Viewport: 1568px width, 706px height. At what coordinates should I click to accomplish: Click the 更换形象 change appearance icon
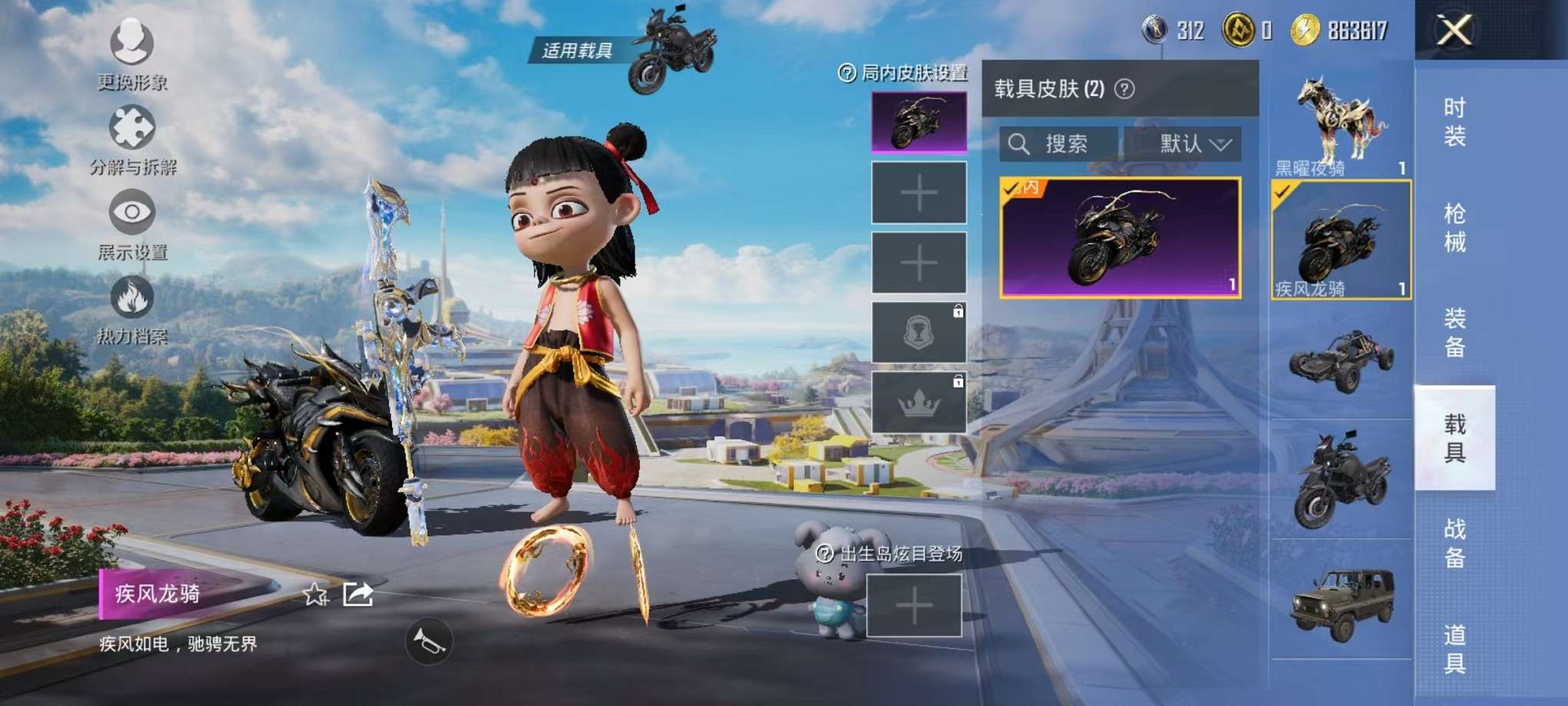point(132,43)
